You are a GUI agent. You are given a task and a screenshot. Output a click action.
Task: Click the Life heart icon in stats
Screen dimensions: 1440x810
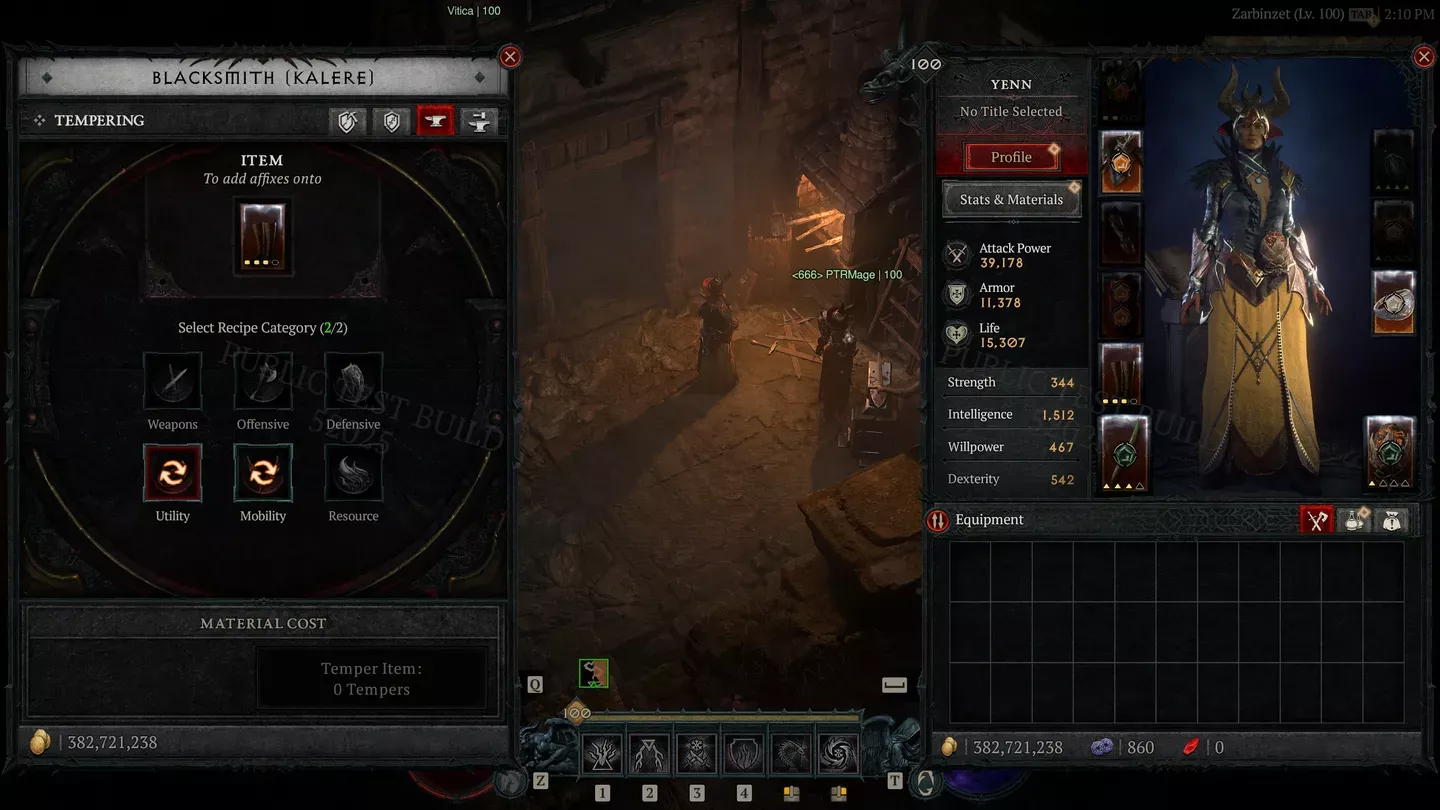click(x=956, y=334)
